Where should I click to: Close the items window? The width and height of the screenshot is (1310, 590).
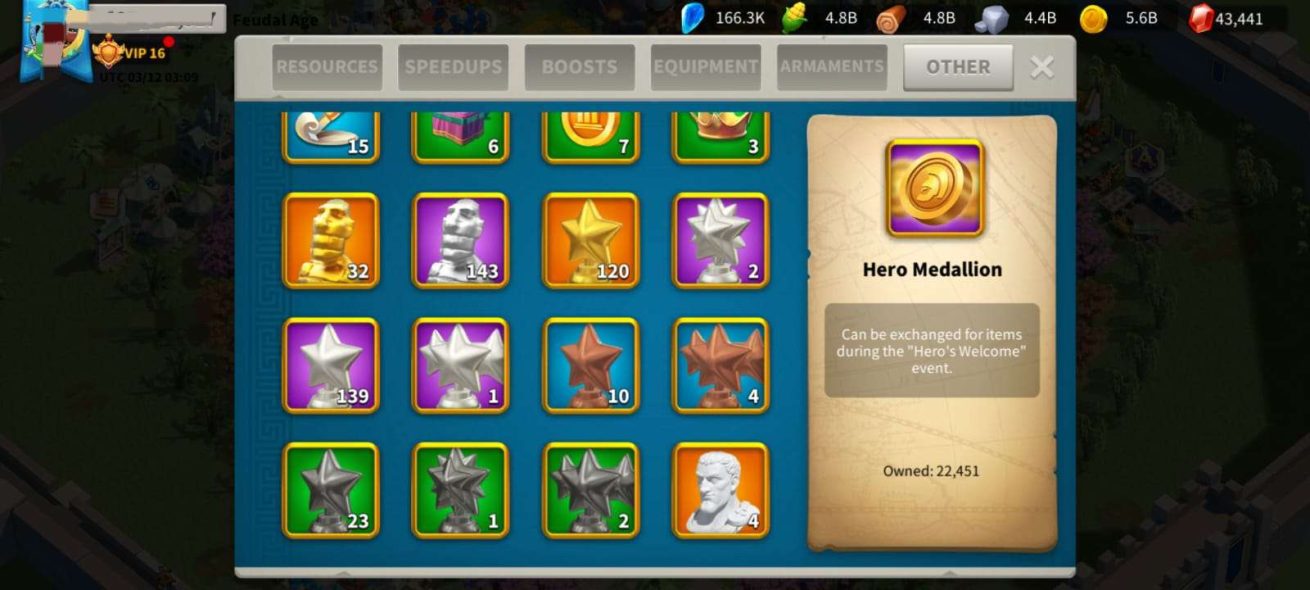1042,67
